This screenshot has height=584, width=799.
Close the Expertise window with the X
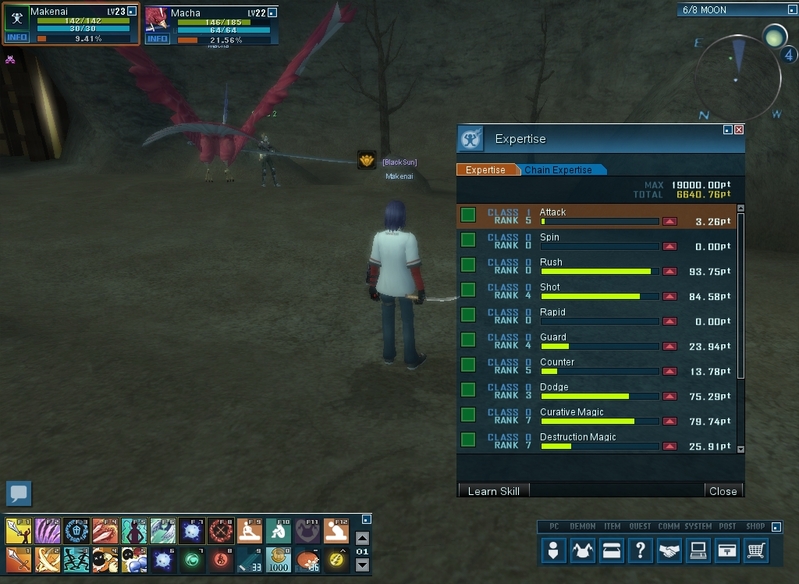pyautogui.click(x=739, y=130)
